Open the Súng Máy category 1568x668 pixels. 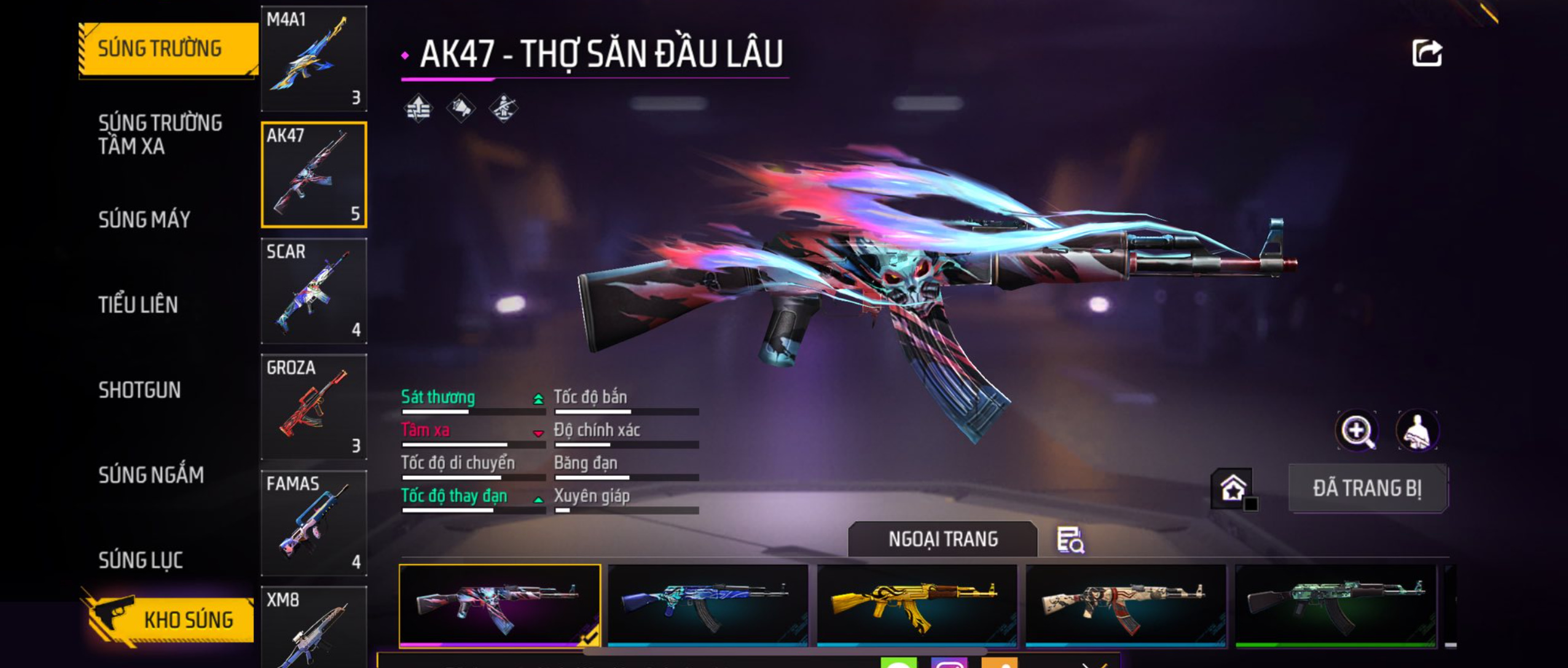[x=144, y=219]
